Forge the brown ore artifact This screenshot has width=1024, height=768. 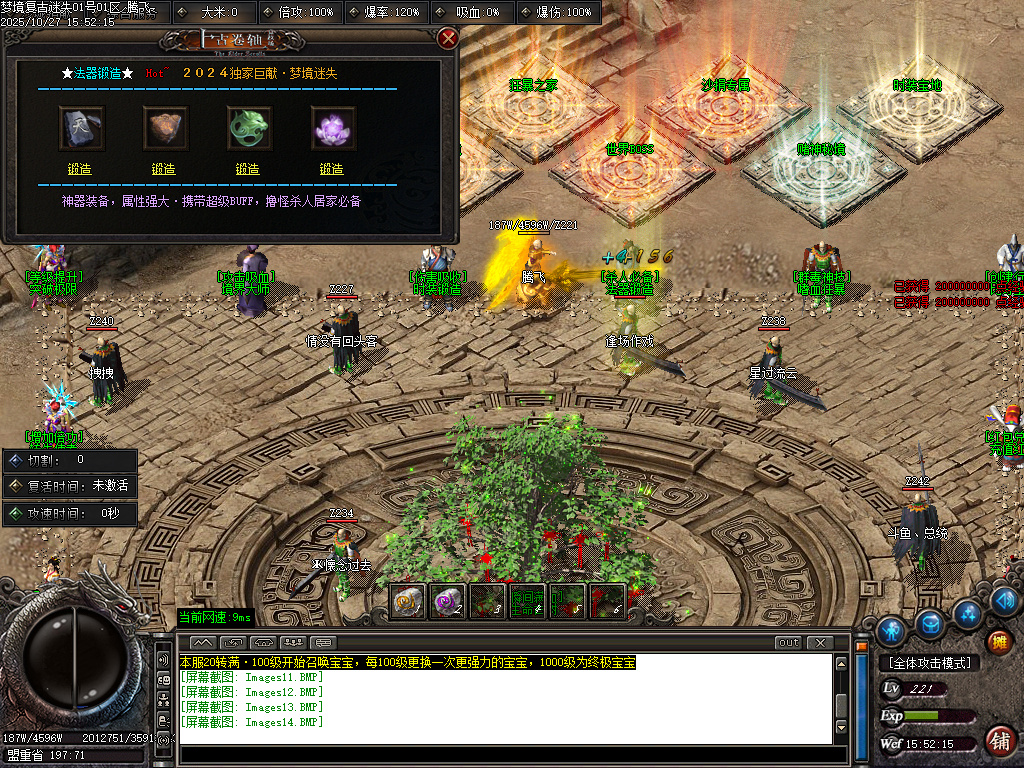point(163,169)
